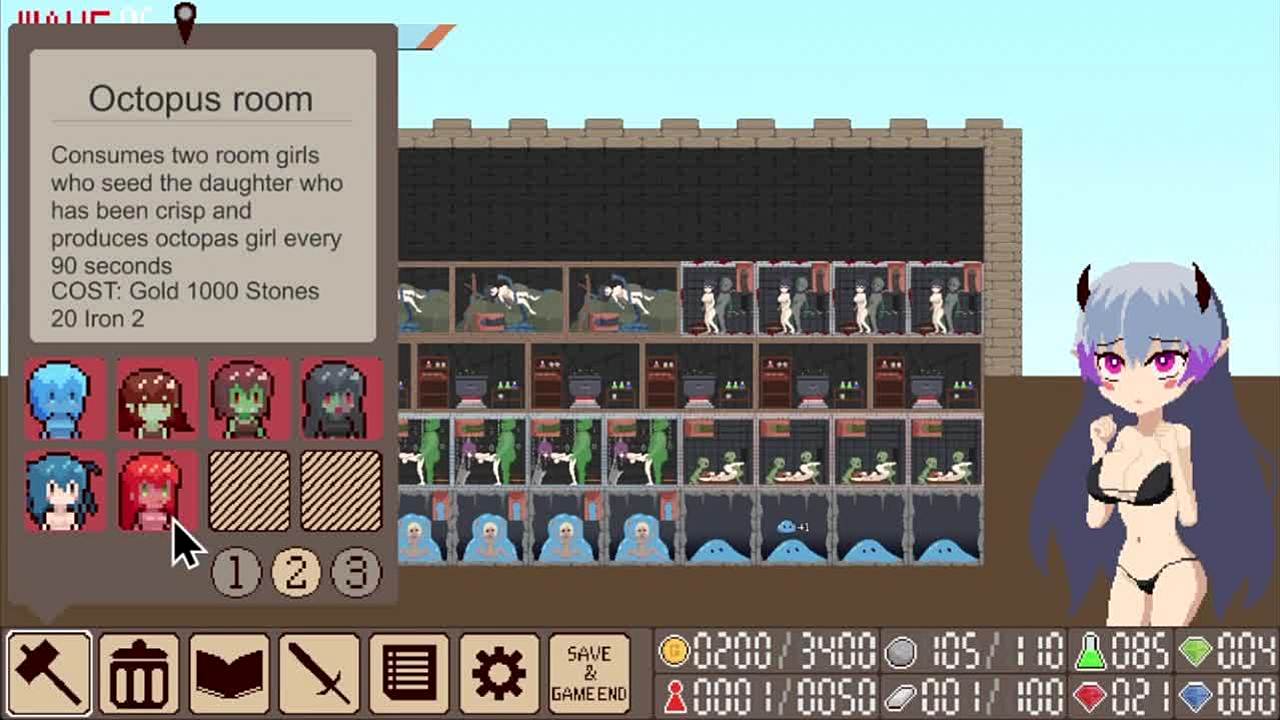Switch to build page 3

tap(356, 571)
